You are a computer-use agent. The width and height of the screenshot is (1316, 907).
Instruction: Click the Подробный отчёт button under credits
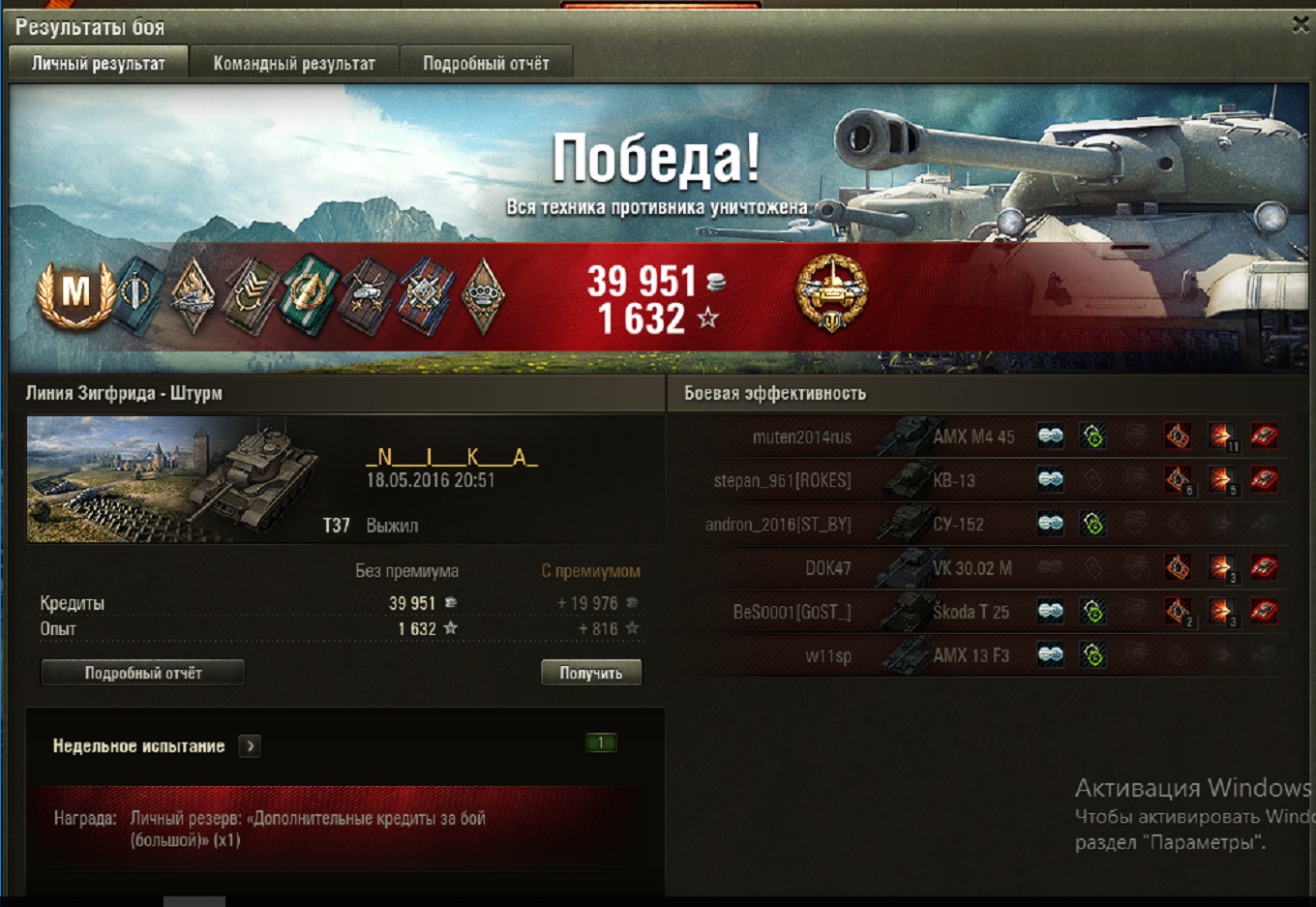coord(142,673)
